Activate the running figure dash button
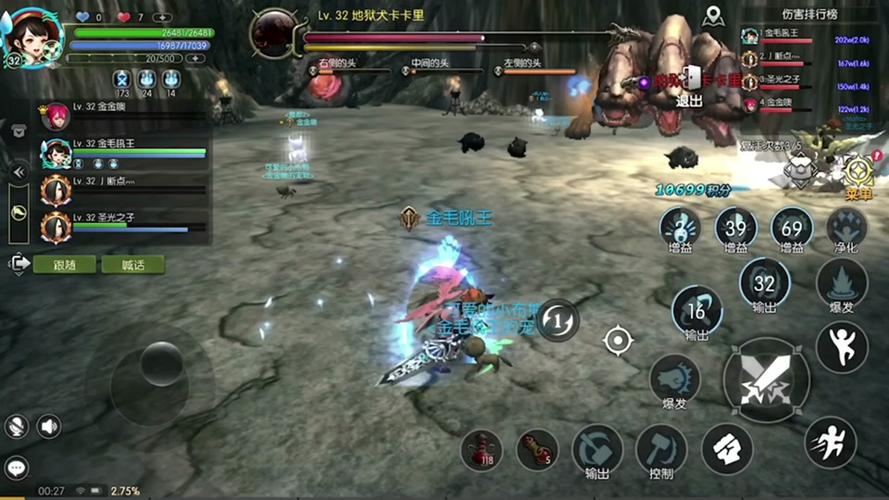889x500 pixels. [x=829, y=441]
